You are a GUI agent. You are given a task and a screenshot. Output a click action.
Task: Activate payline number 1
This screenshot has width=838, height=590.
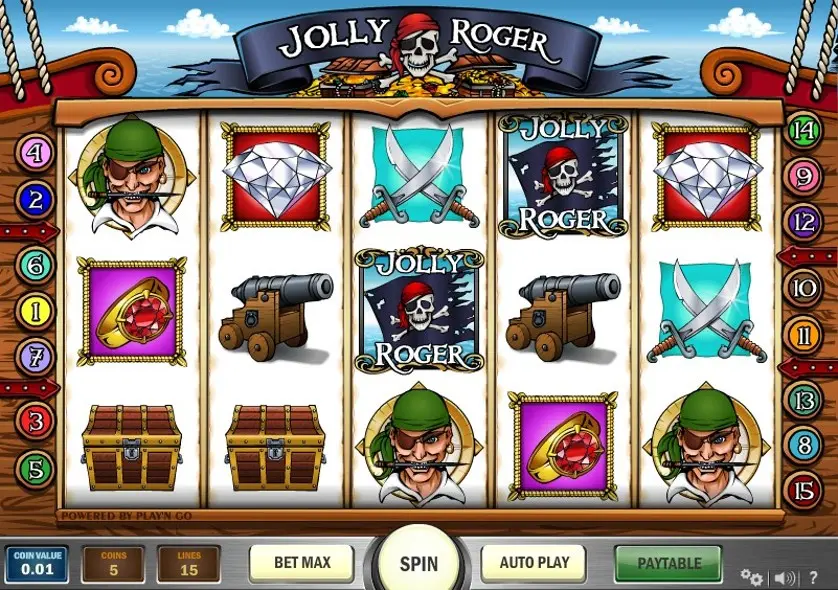[36, 311]
